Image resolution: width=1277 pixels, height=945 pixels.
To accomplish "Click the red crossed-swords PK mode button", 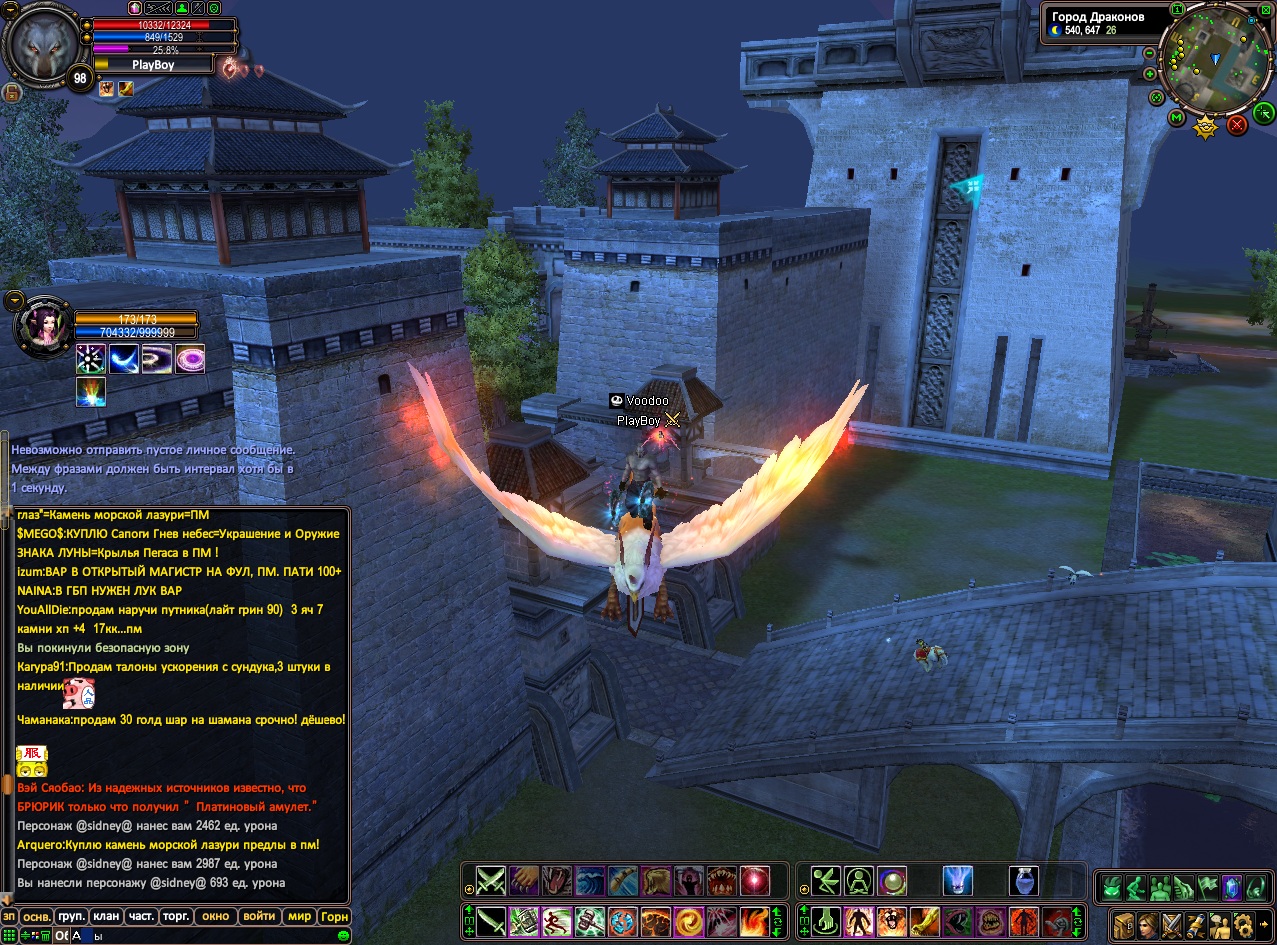I will tap(1237, 125).
